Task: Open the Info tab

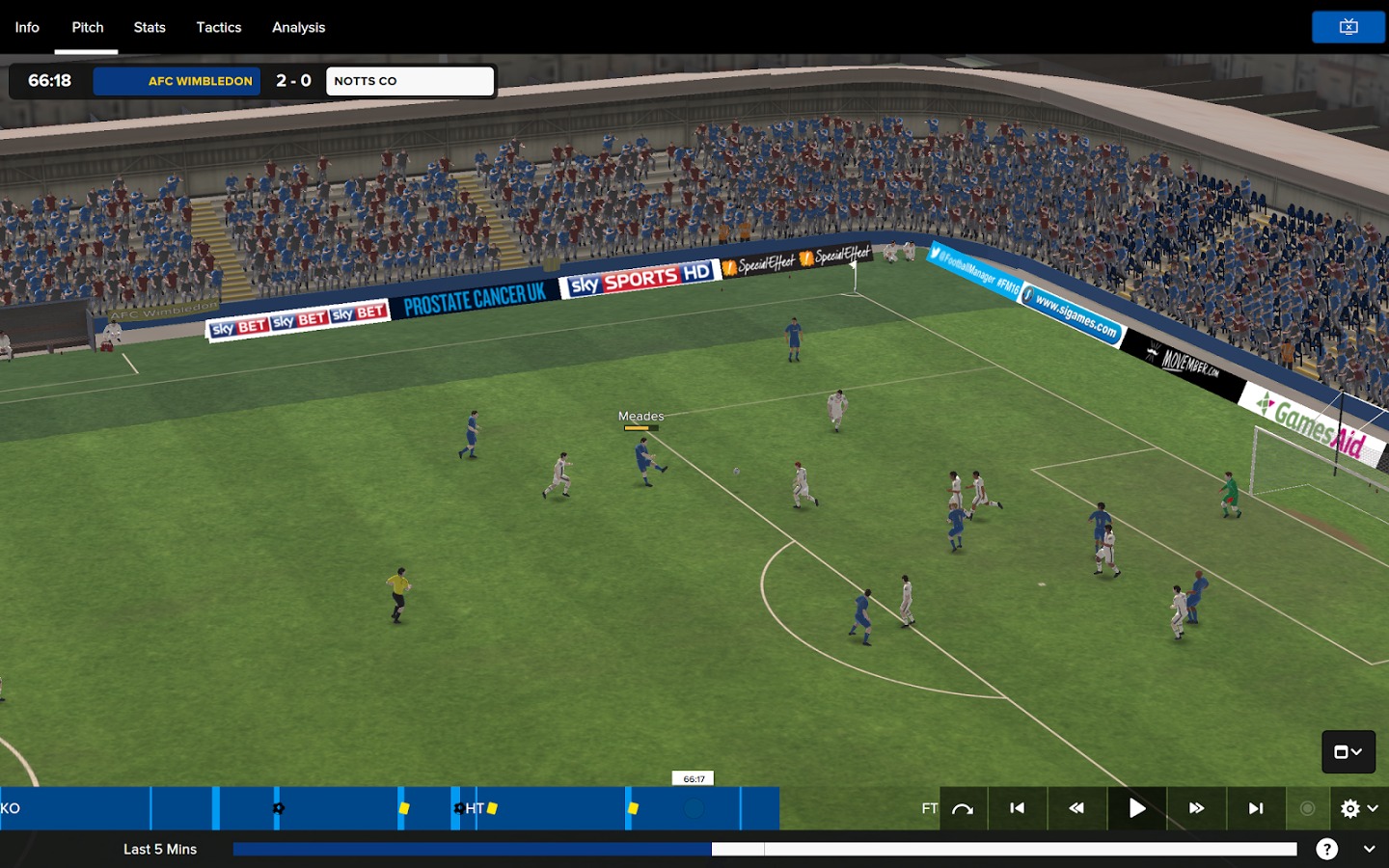Action: click(x=27, y=27)
